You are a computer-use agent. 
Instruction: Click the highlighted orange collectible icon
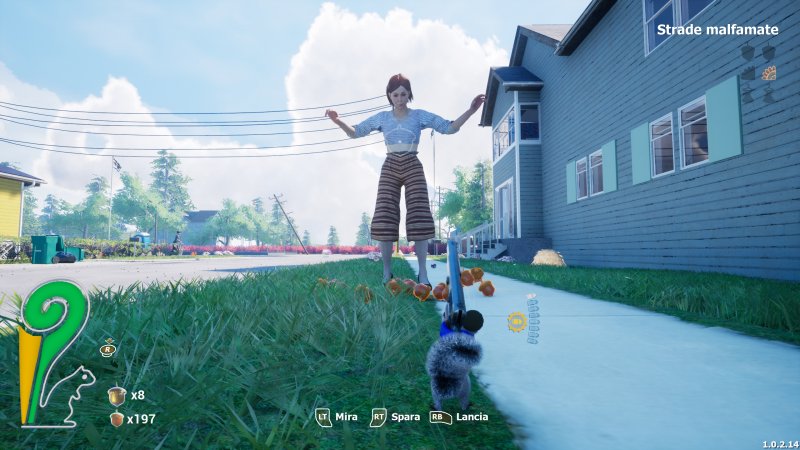tap(769, 73)
